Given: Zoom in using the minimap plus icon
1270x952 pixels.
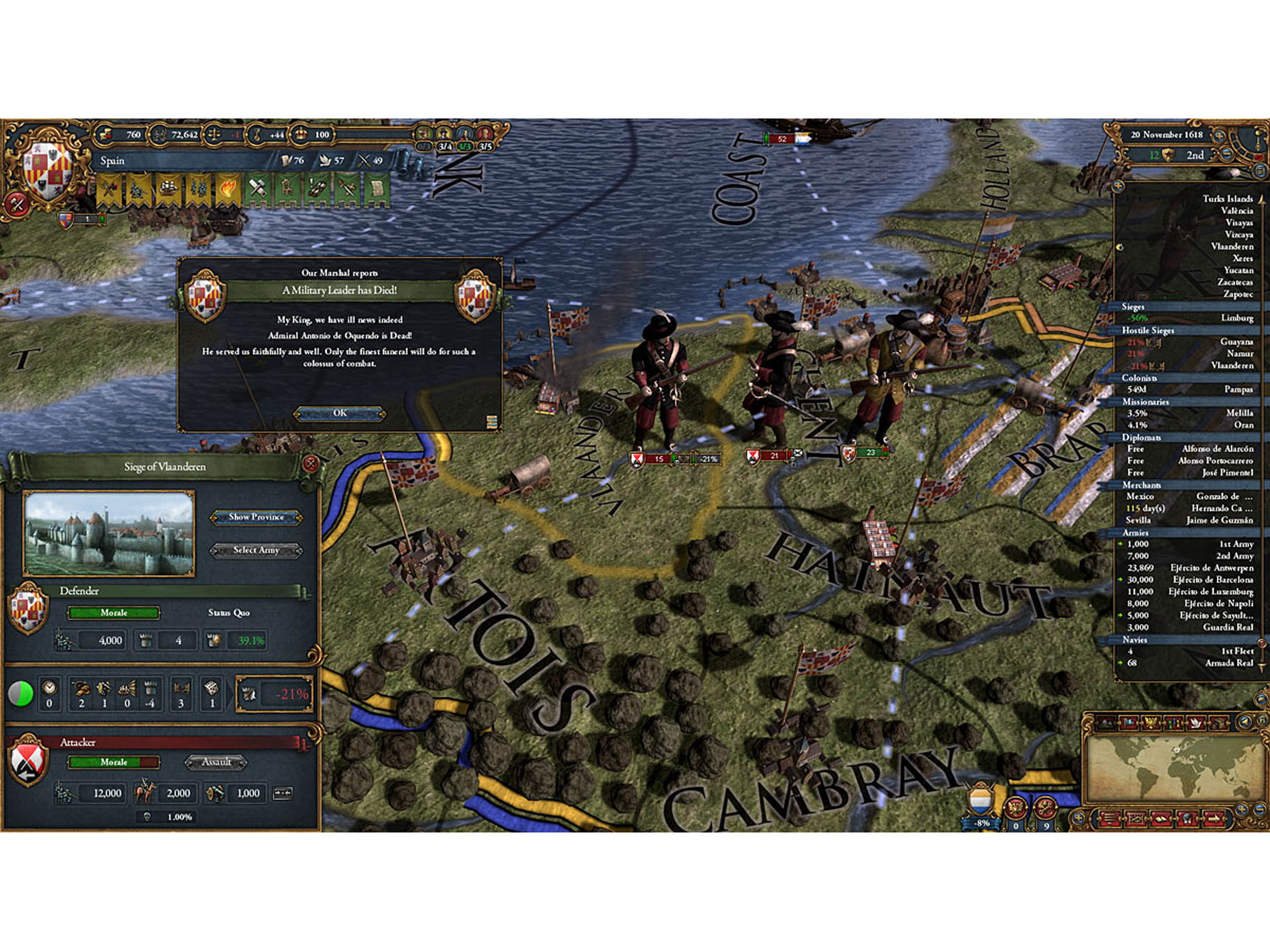Looking at the screenshot, I should pyautogui.click(x=1241, y=810).
